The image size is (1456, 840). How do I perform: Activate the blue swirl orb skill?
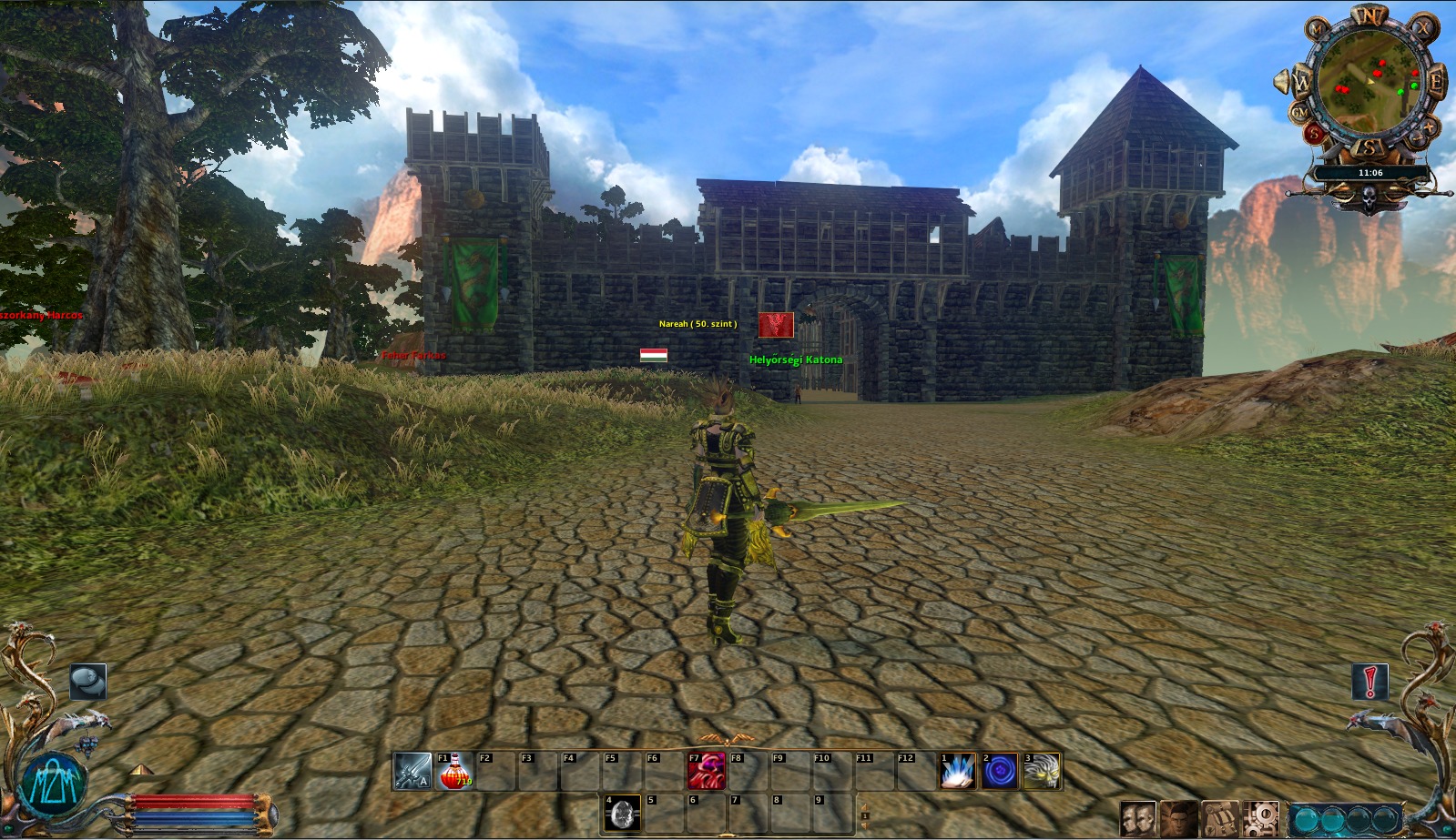(1000, 771)
